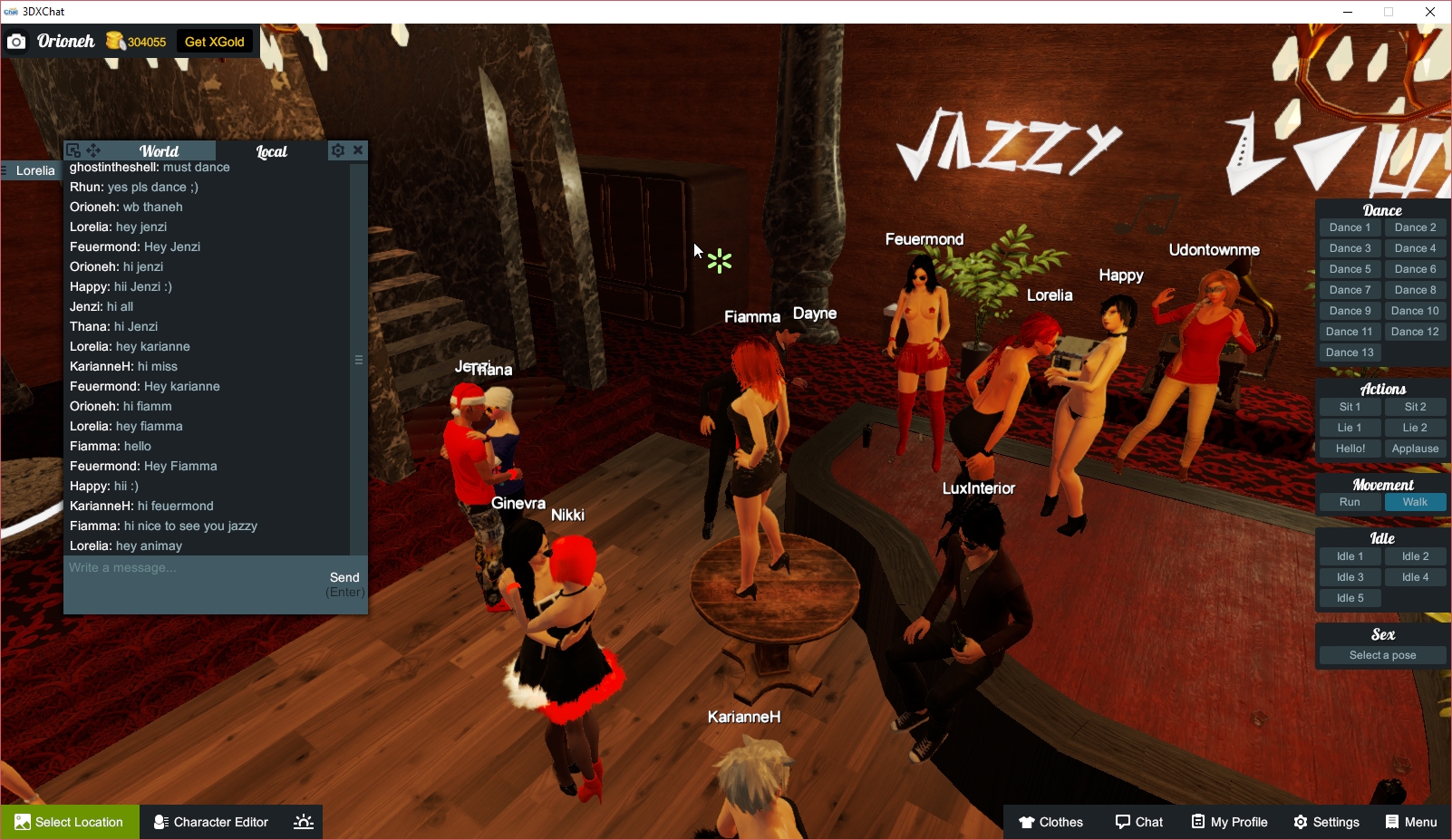
Task: Click Get XGold
Action: point(214,41)
